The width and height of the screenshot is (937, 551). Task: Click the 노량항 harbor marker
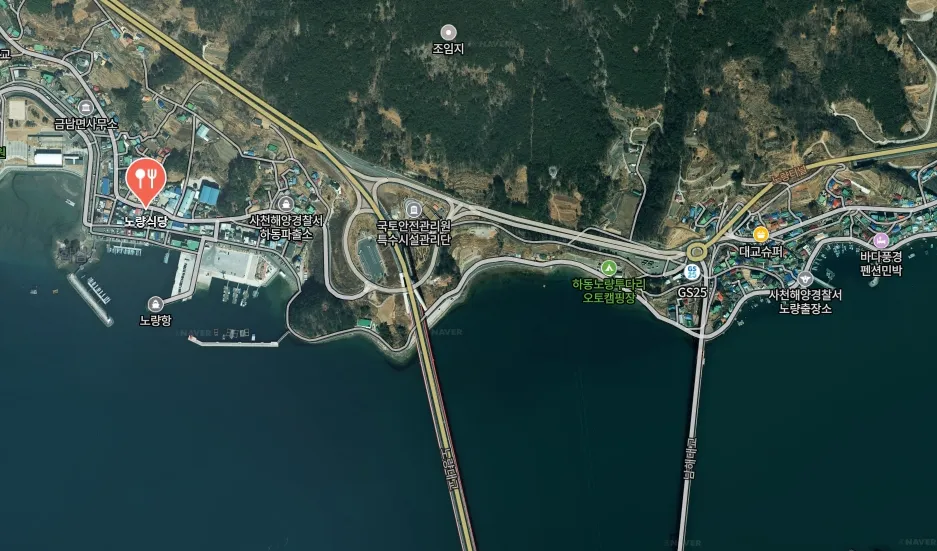(x=155, y=303)
